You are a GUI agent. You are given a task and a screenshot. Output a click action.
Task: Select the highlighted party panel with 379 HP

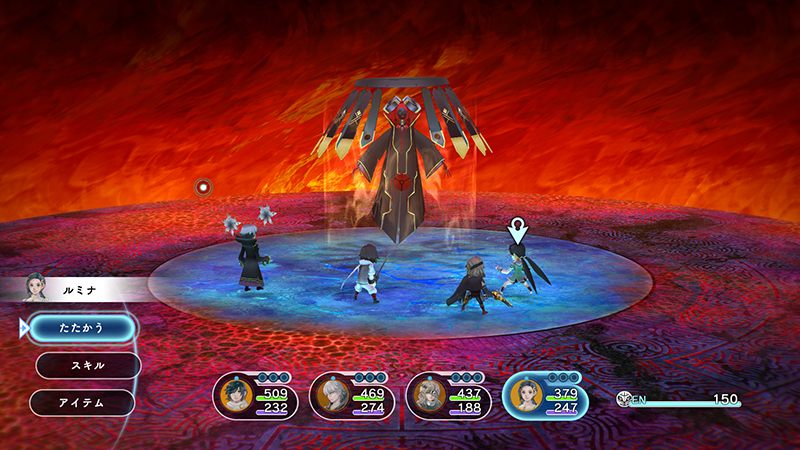545,398
